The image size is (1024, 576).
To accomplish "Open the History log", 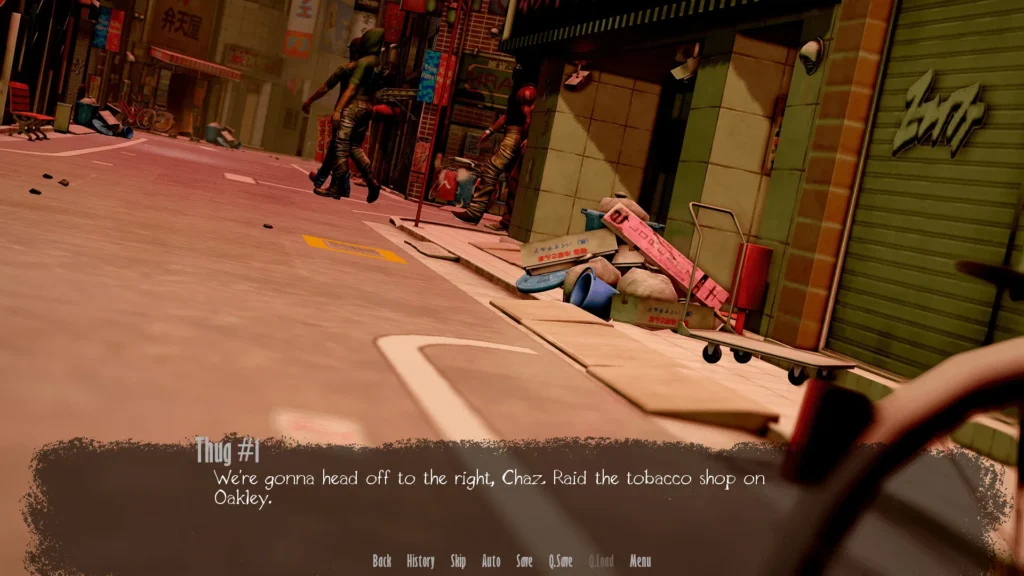I will [420, 561].
